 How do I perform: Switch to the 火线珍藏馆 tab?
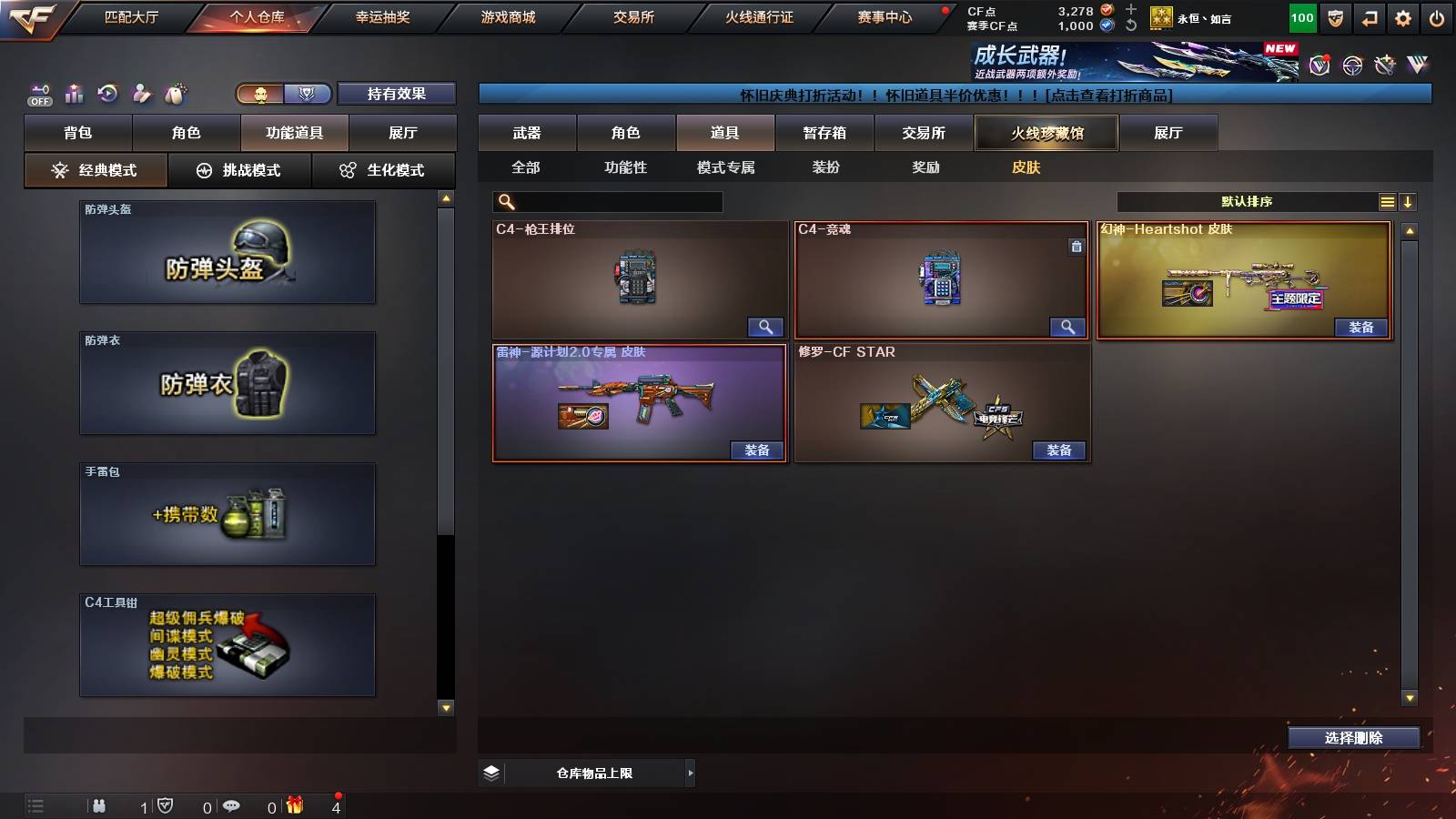tap(1048, 133)
